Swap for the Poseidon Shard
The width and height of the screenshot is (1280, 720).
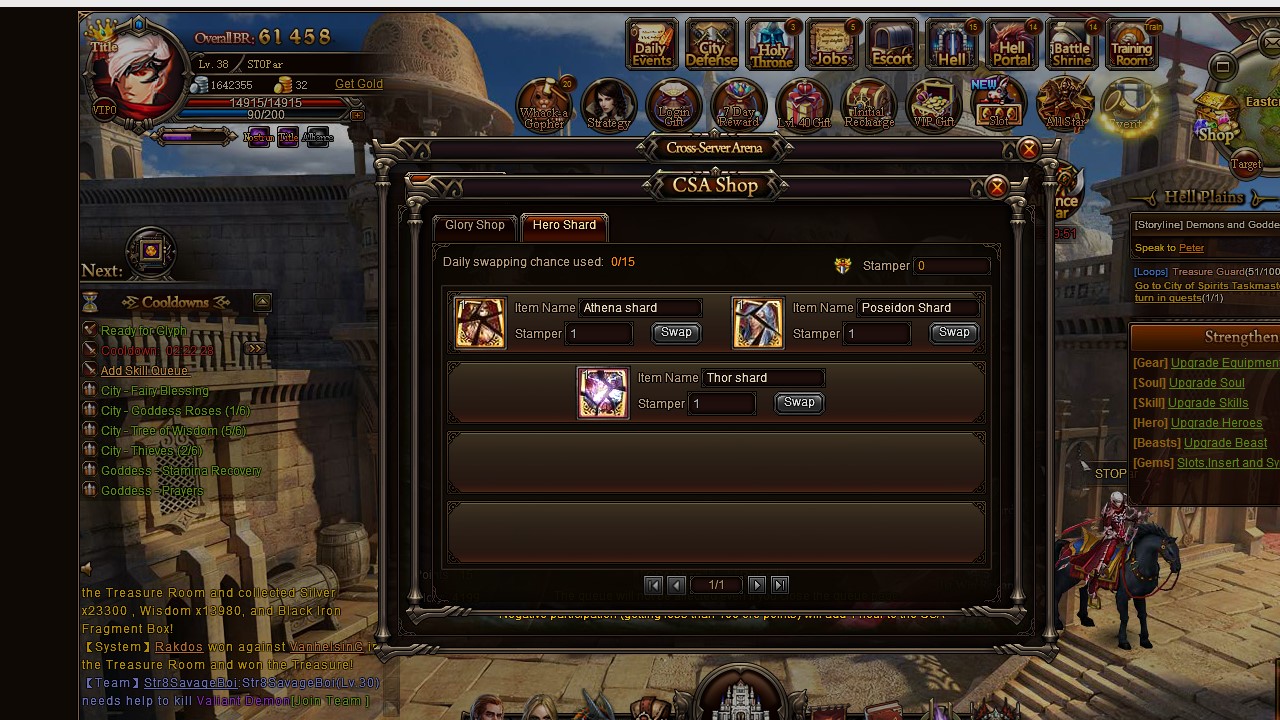pyautogui.click(x=954, y=333)
